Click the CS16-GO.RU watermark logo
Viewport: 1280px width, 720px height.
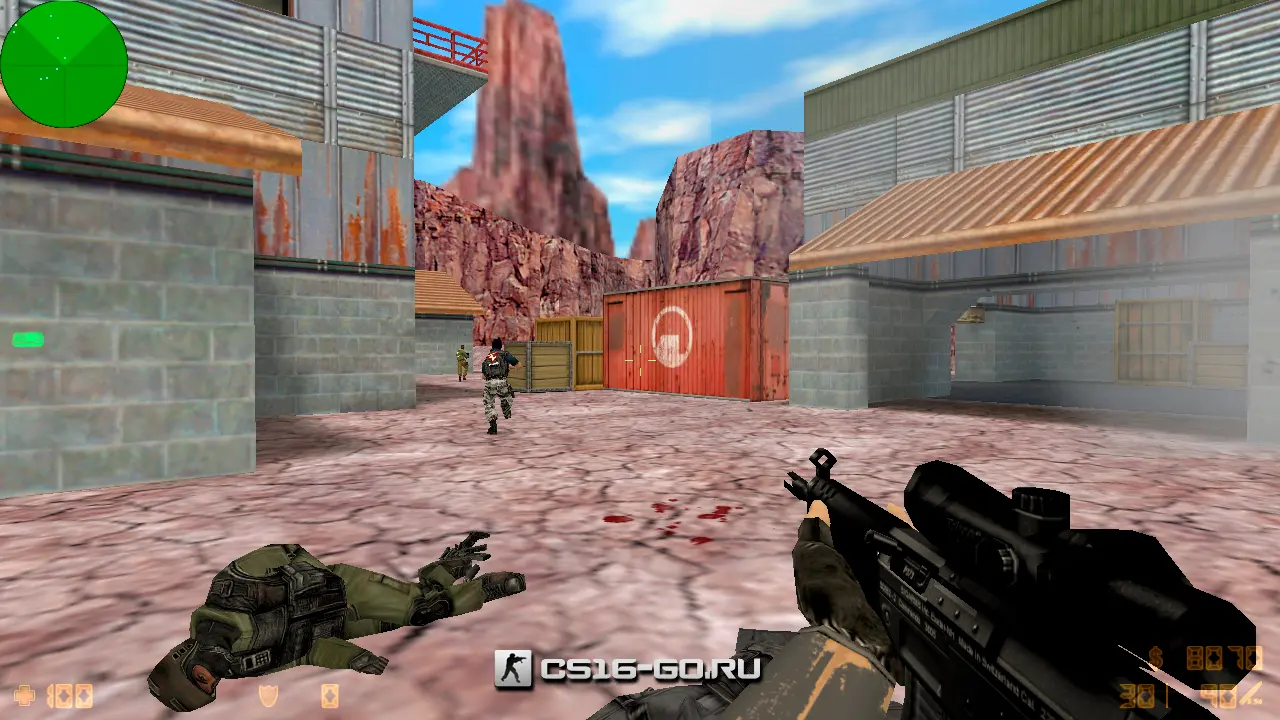pos(627,669)
